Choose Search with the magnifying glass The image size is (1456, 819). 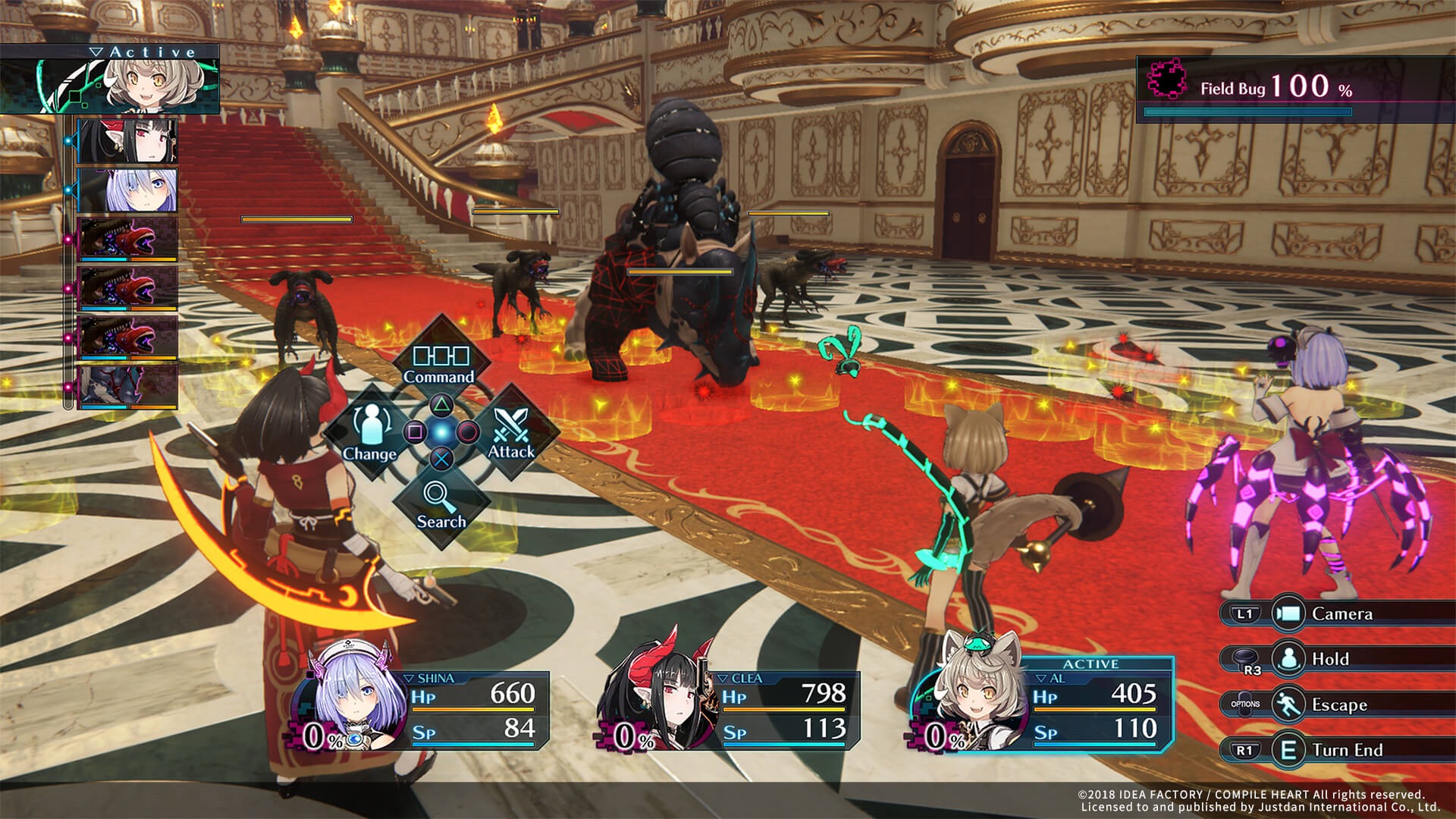click(441, 504)
